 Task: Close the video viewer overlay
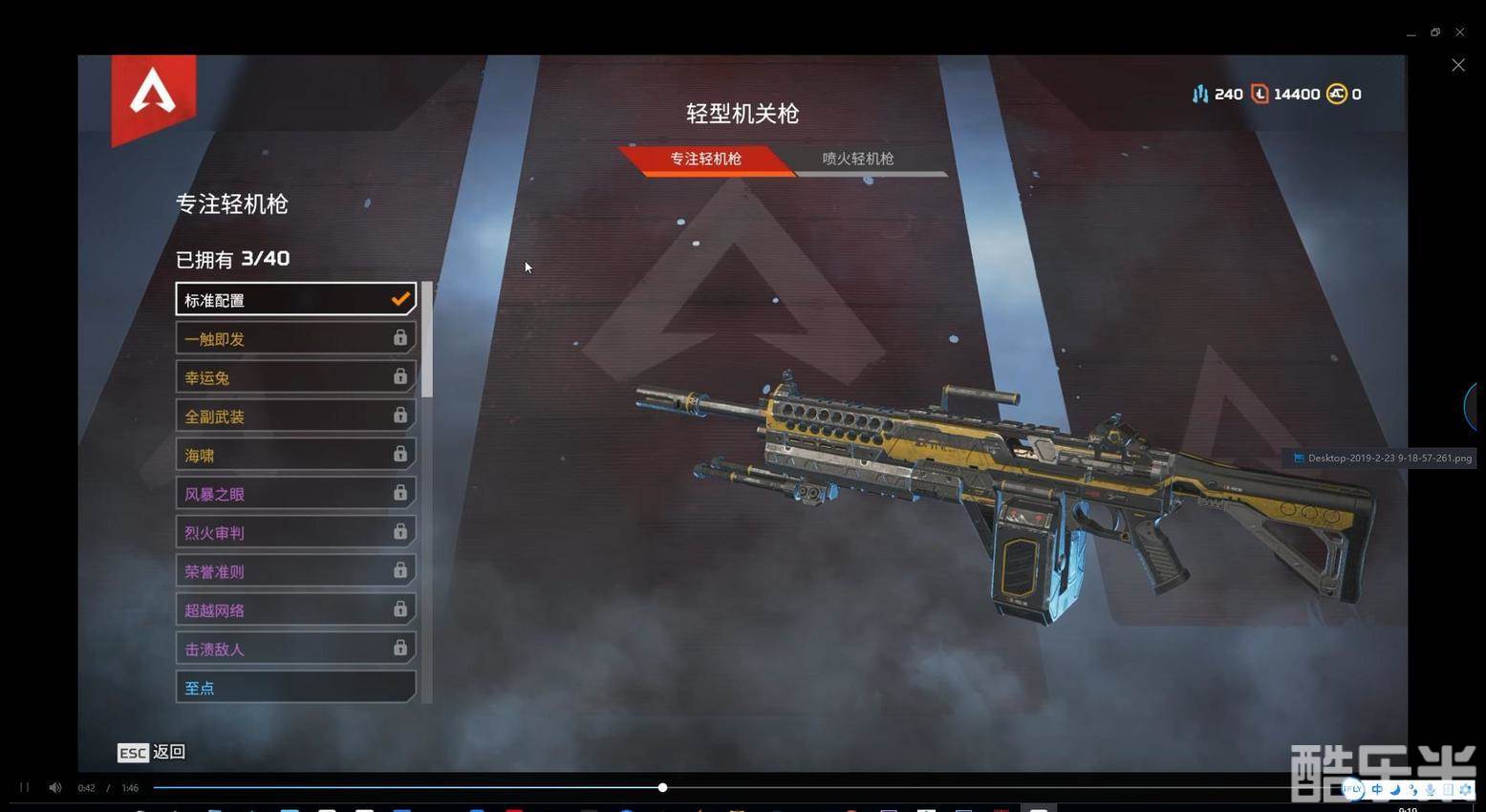point(1457,65)
